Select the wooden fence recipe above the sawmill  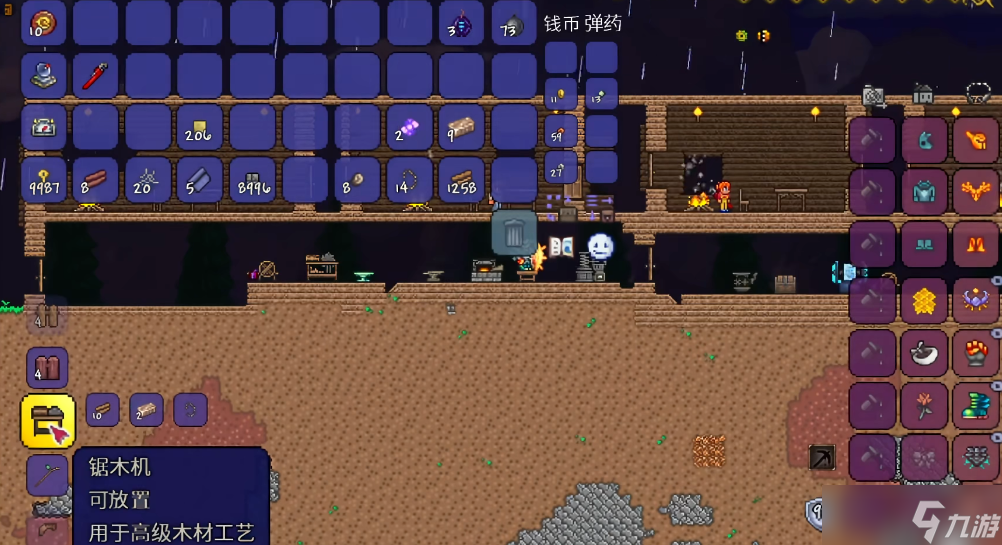47,368
